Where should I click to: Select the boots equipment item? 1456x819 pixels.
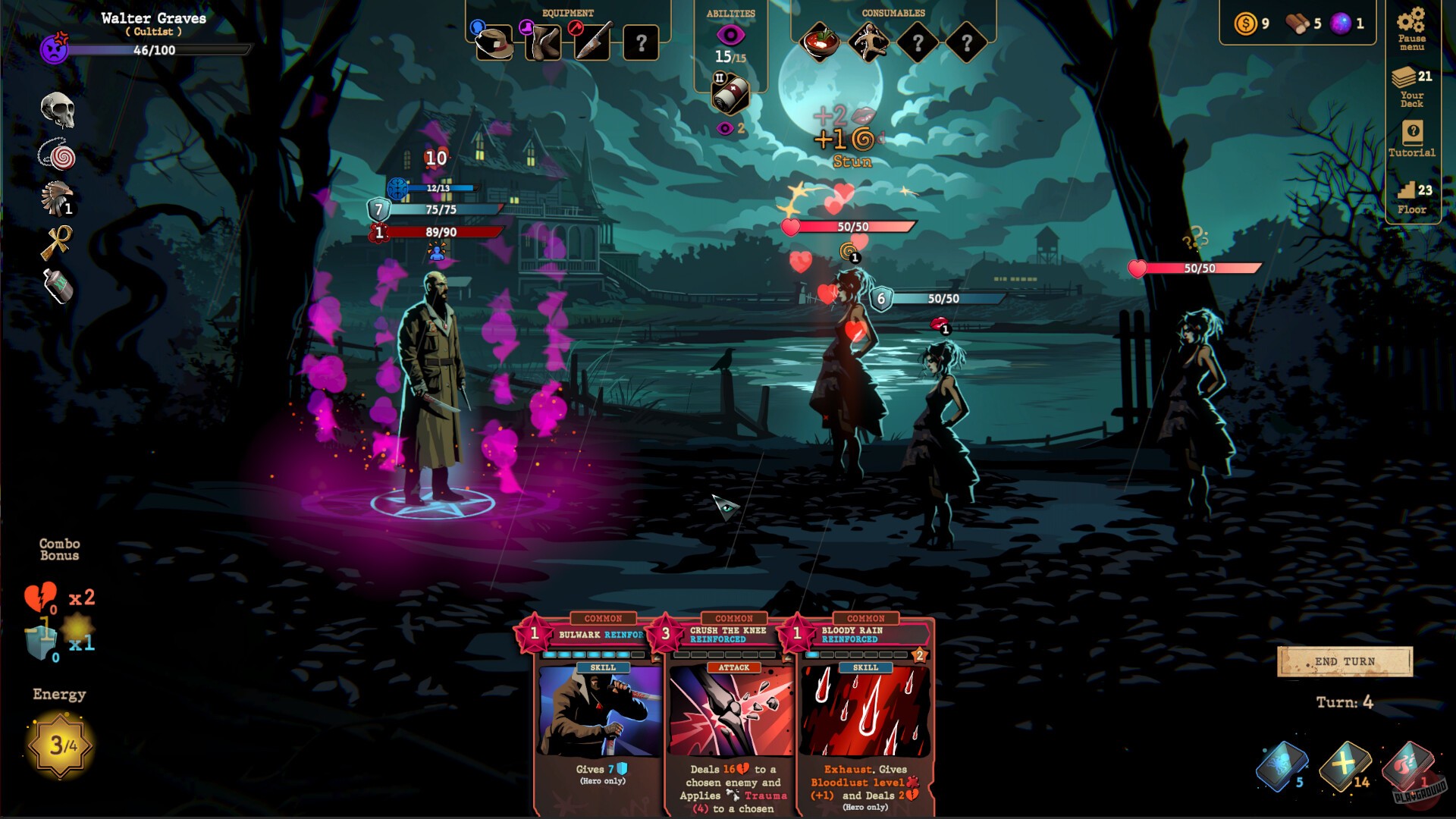[x=544, y=43]
